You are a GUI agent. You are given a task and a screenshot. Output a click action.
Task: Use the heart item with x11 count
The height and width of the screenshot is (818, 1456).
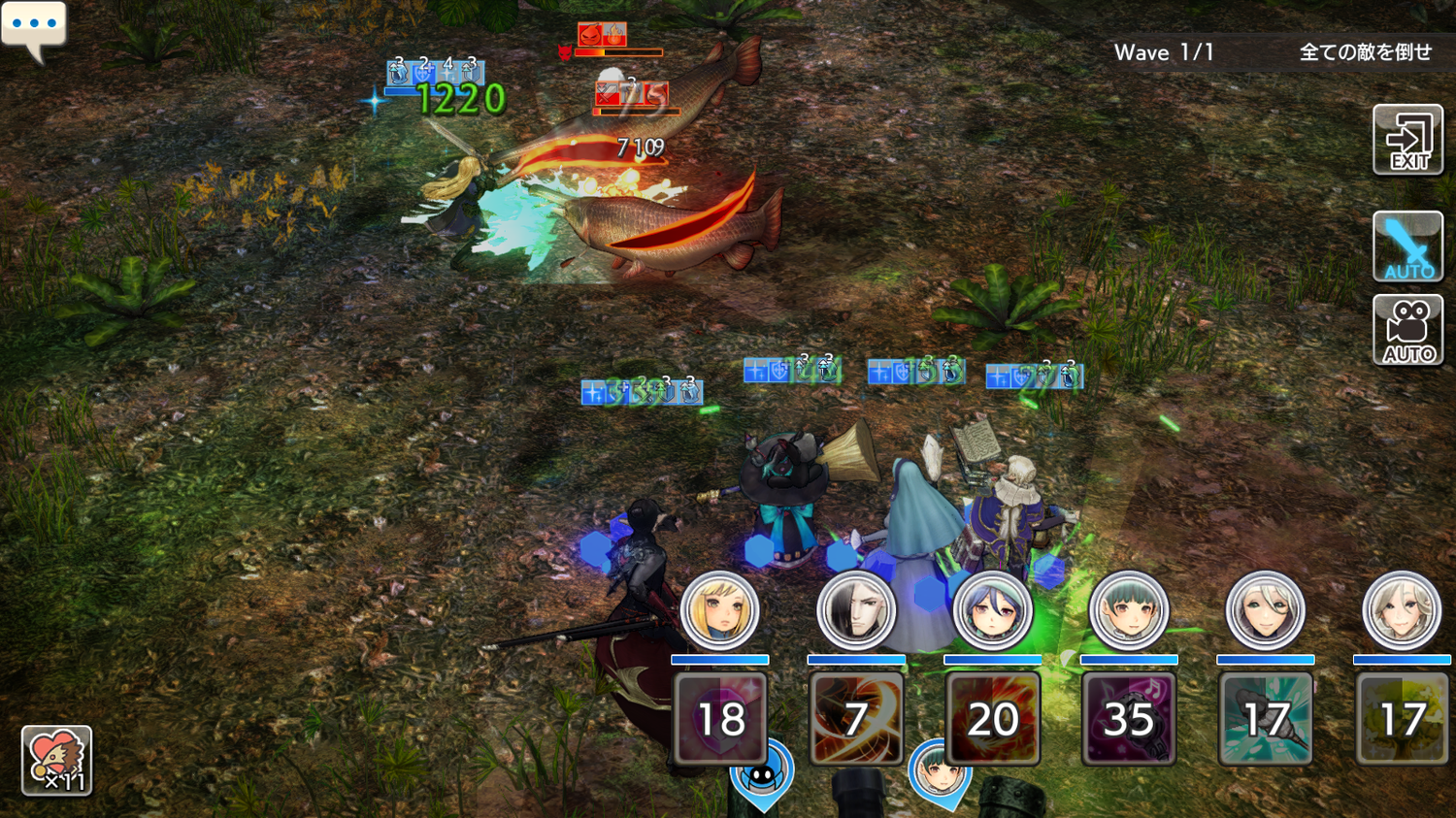coord(56,761)
